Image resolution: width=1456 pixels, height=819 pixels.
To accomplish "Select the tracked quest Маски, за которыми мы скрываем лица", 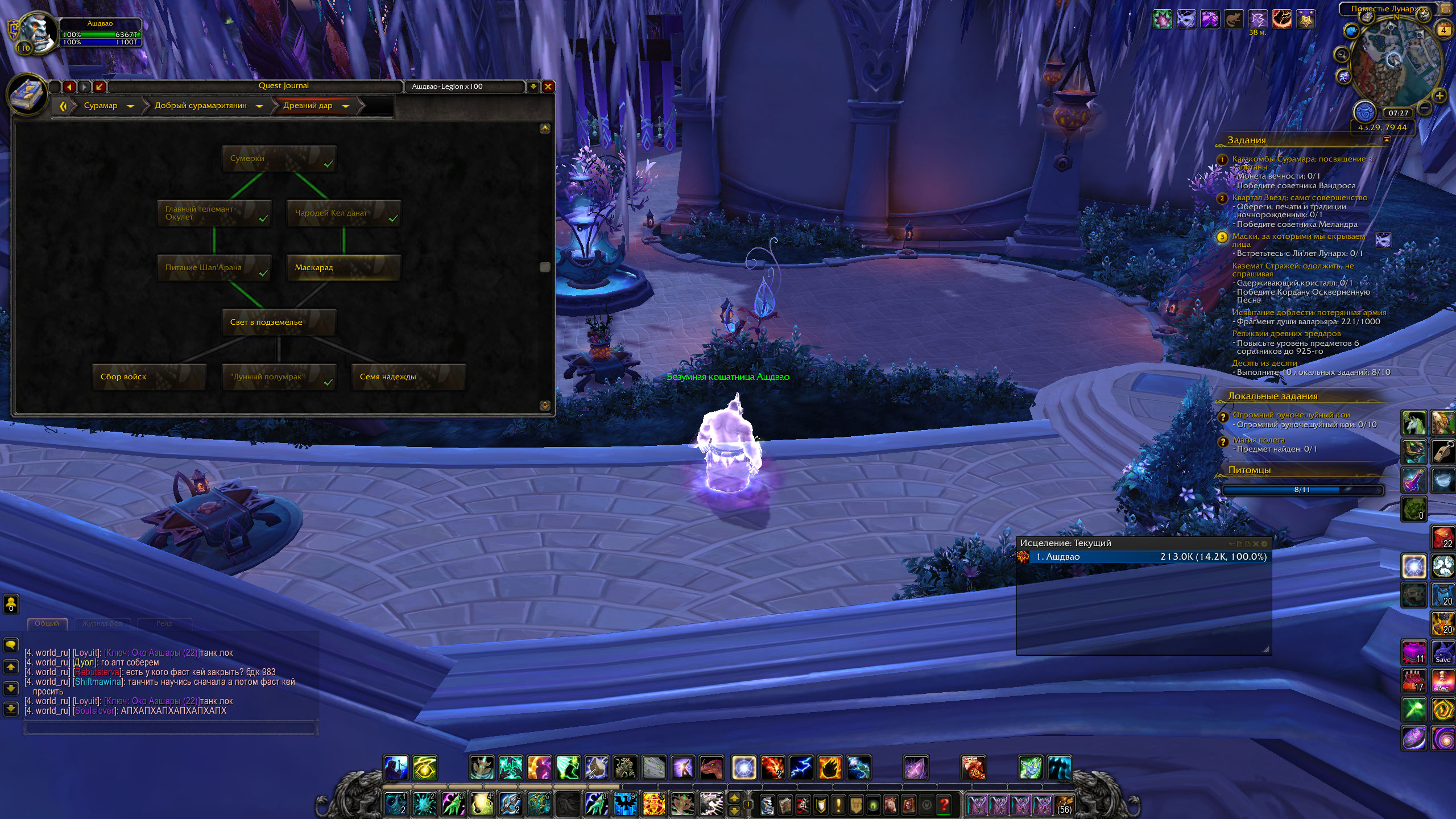I will tap(1298, 240).
